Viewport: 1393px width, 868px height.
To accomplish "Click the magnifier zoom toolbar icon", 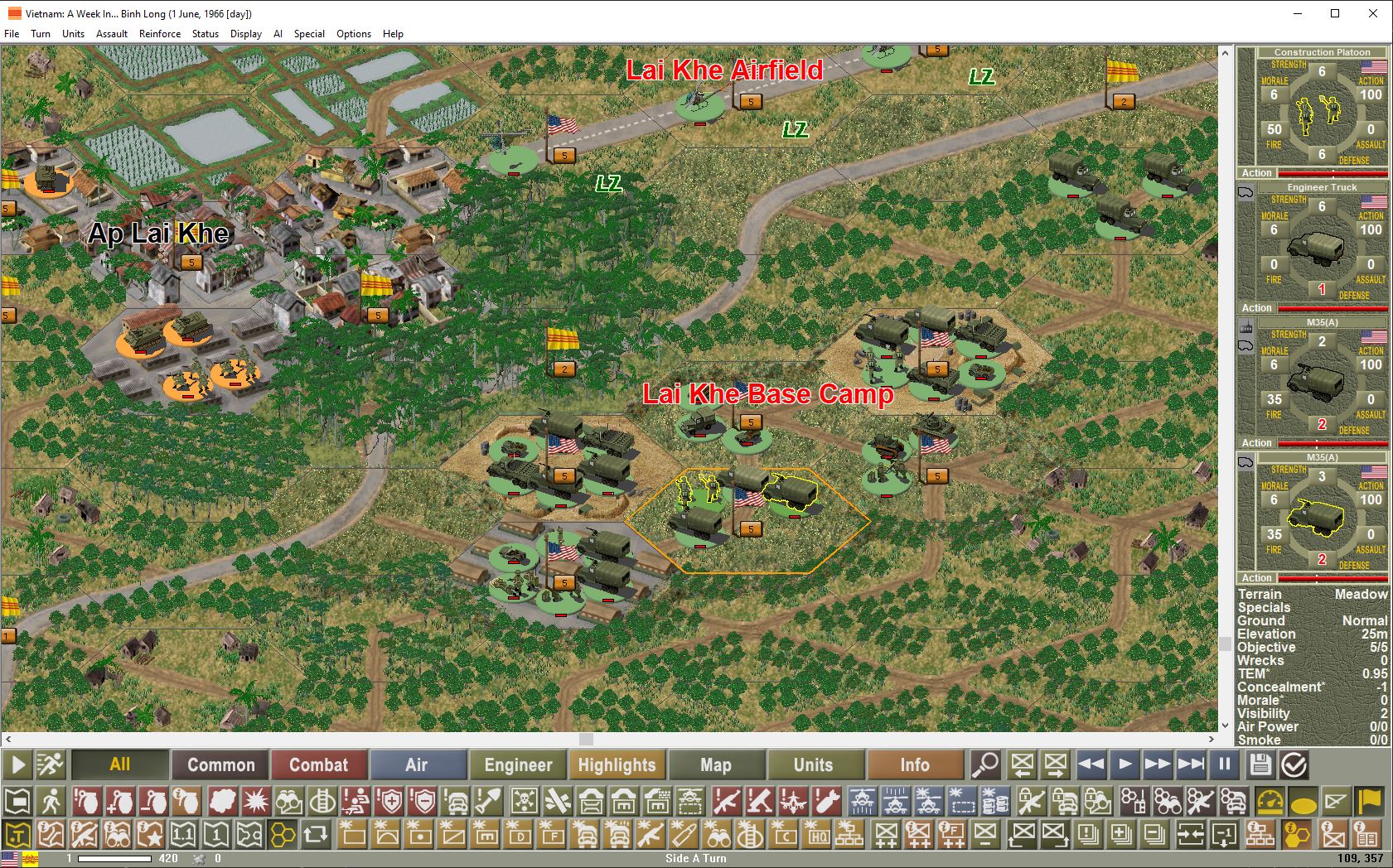I will pyautogui.click(x=985, y=764).
